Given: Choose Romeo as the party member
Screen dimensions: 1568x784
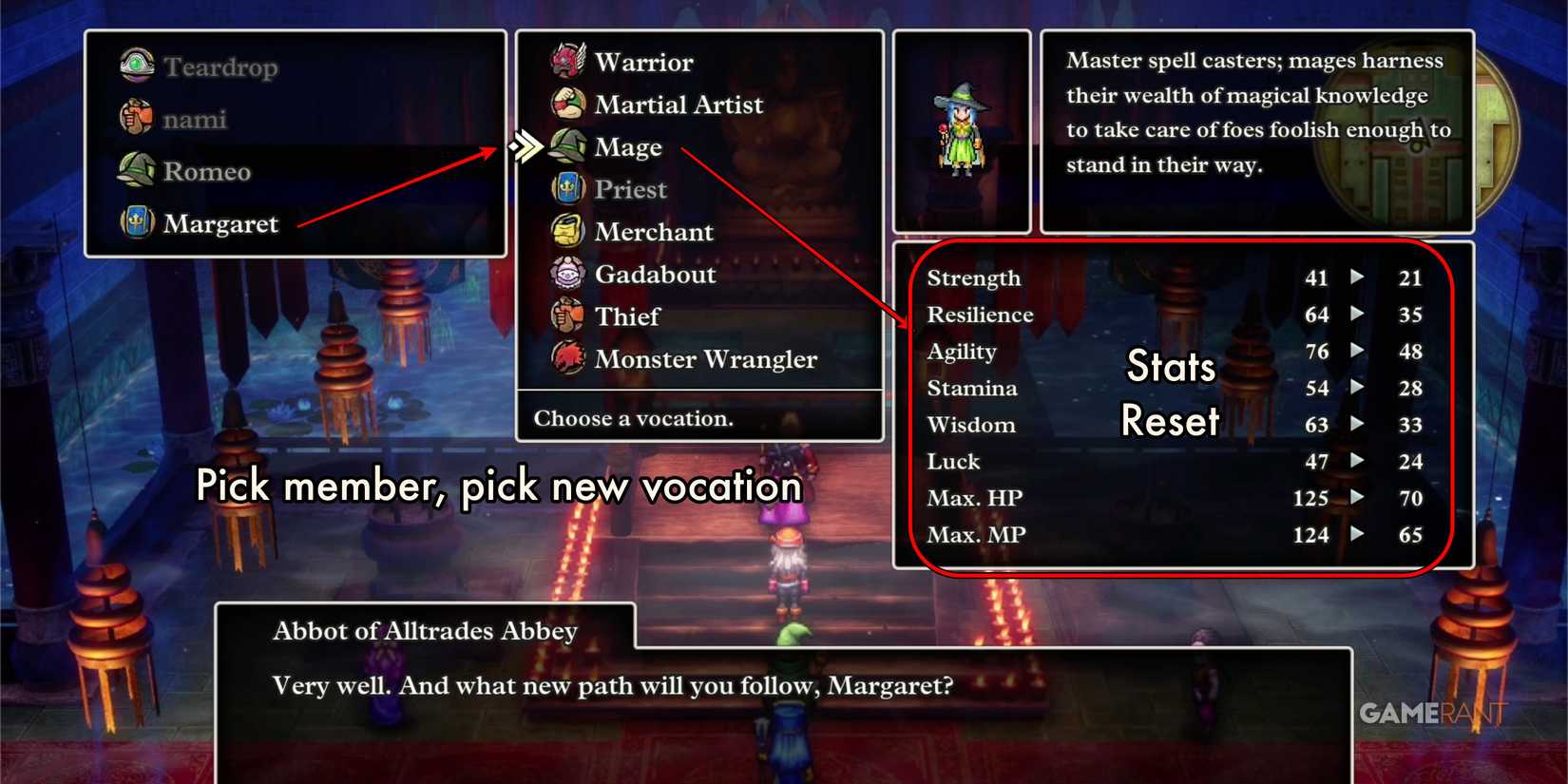Looking at the screenshot, I should (x=136, y=170).
